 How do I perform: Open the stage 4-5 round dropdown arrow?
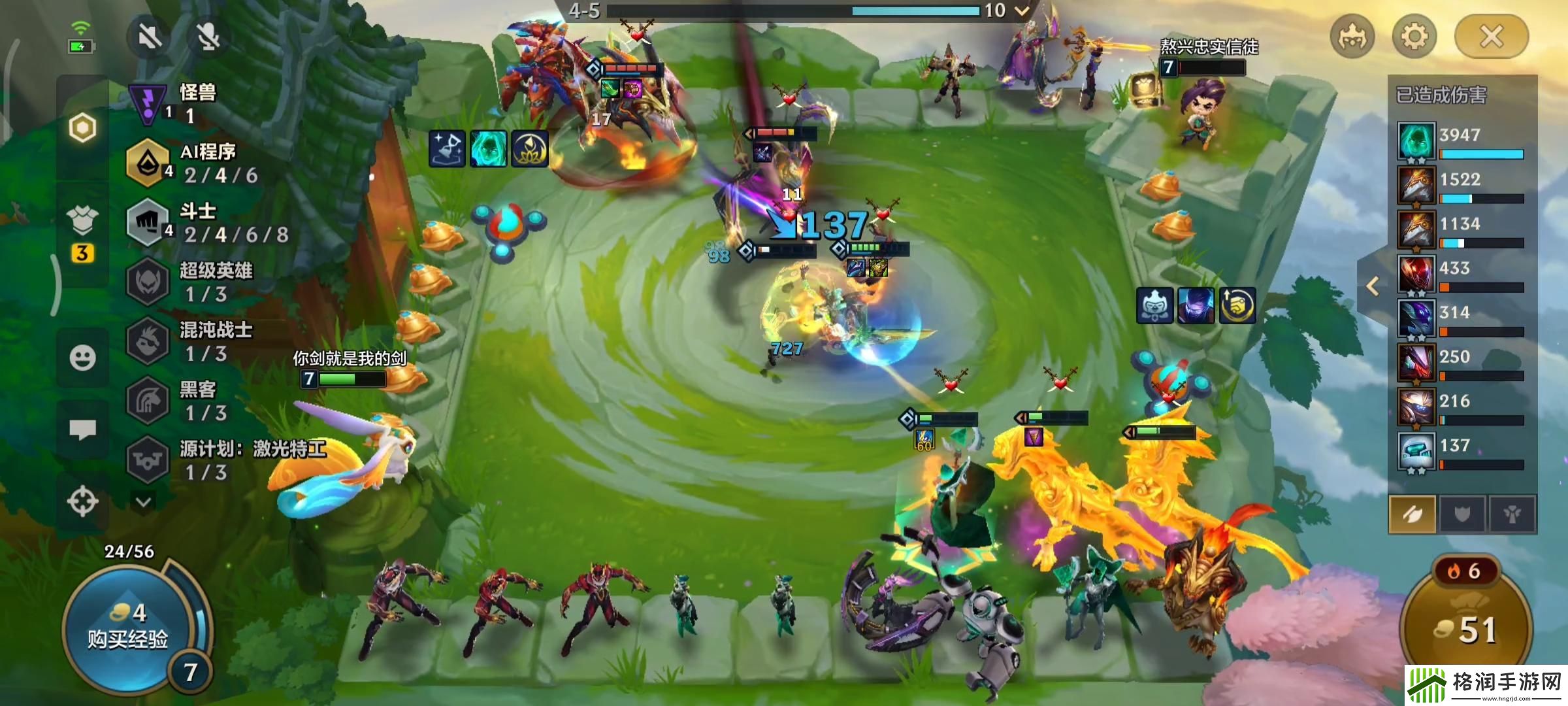click(1022, 10)
